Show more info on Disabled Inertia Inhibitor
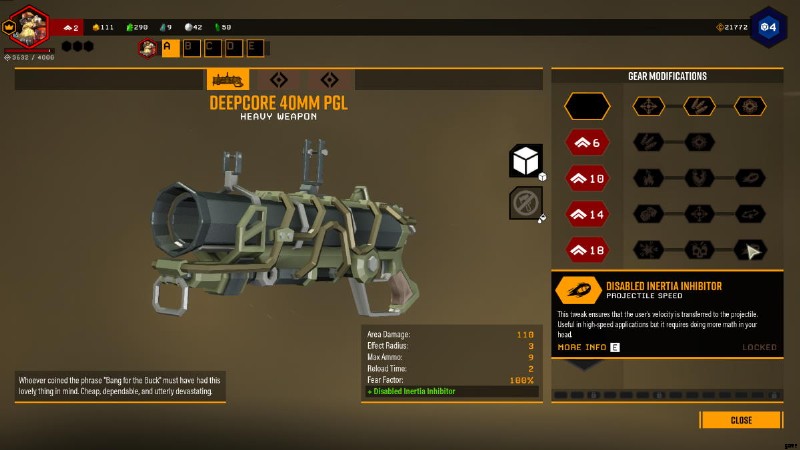Viewport: 800px width, 450px height. (x=588, y=347)
